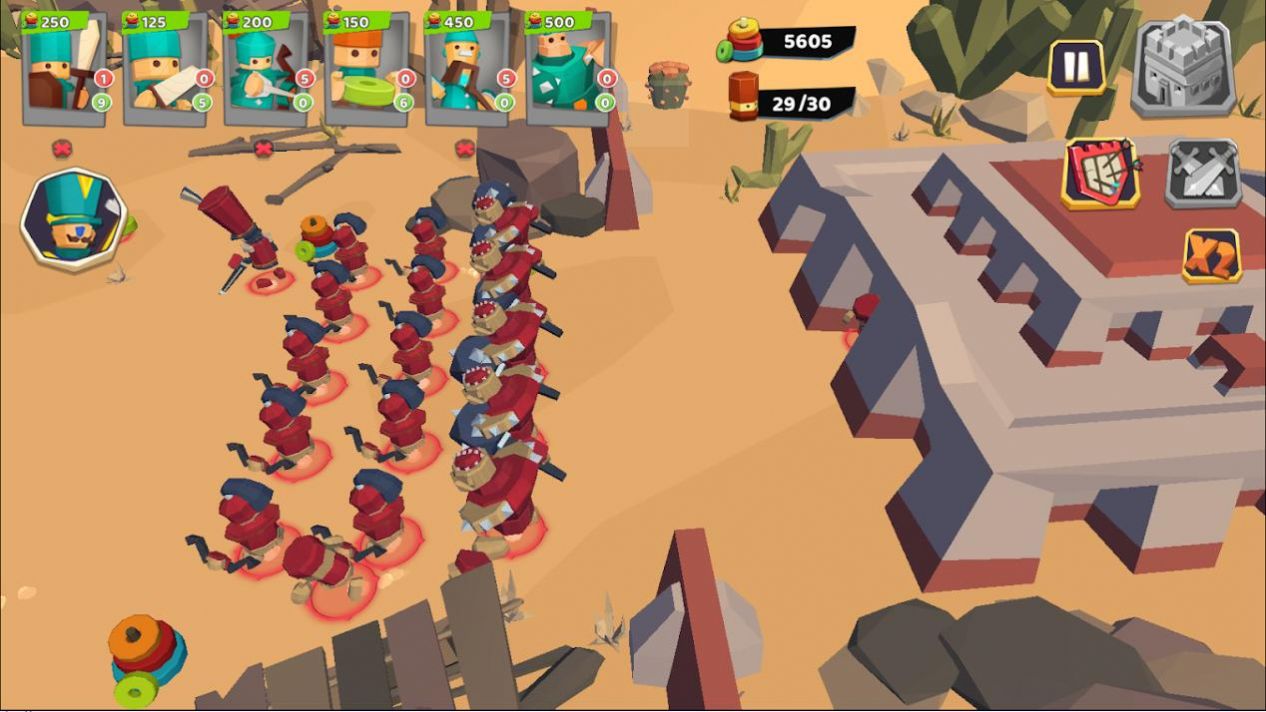Select the 250-cost spearman unit card
This screenshot has width=1266, height=712.
pos(65,68)
